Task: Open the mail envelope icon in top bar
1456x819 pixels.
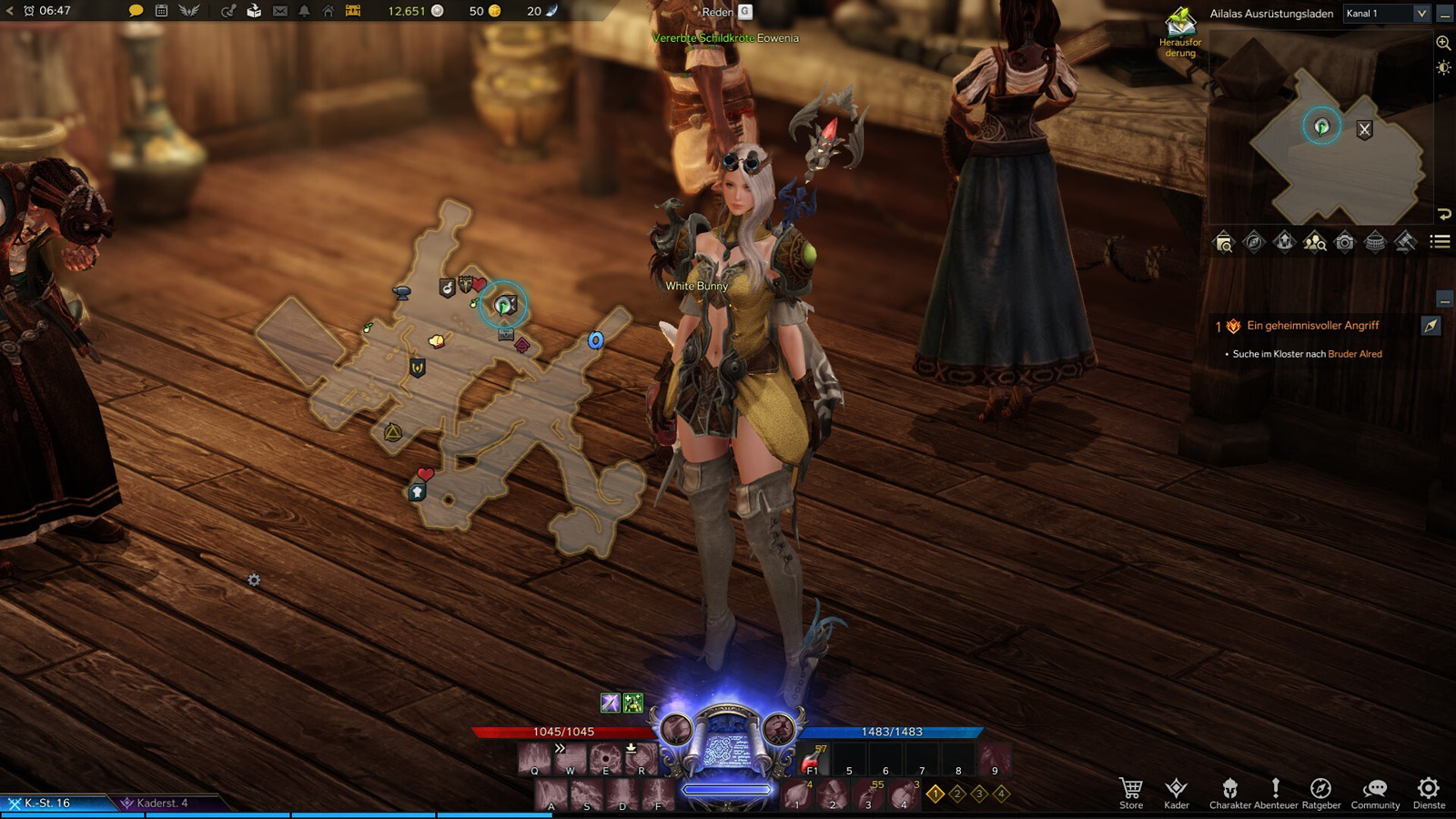Action: tap(280, 11)
